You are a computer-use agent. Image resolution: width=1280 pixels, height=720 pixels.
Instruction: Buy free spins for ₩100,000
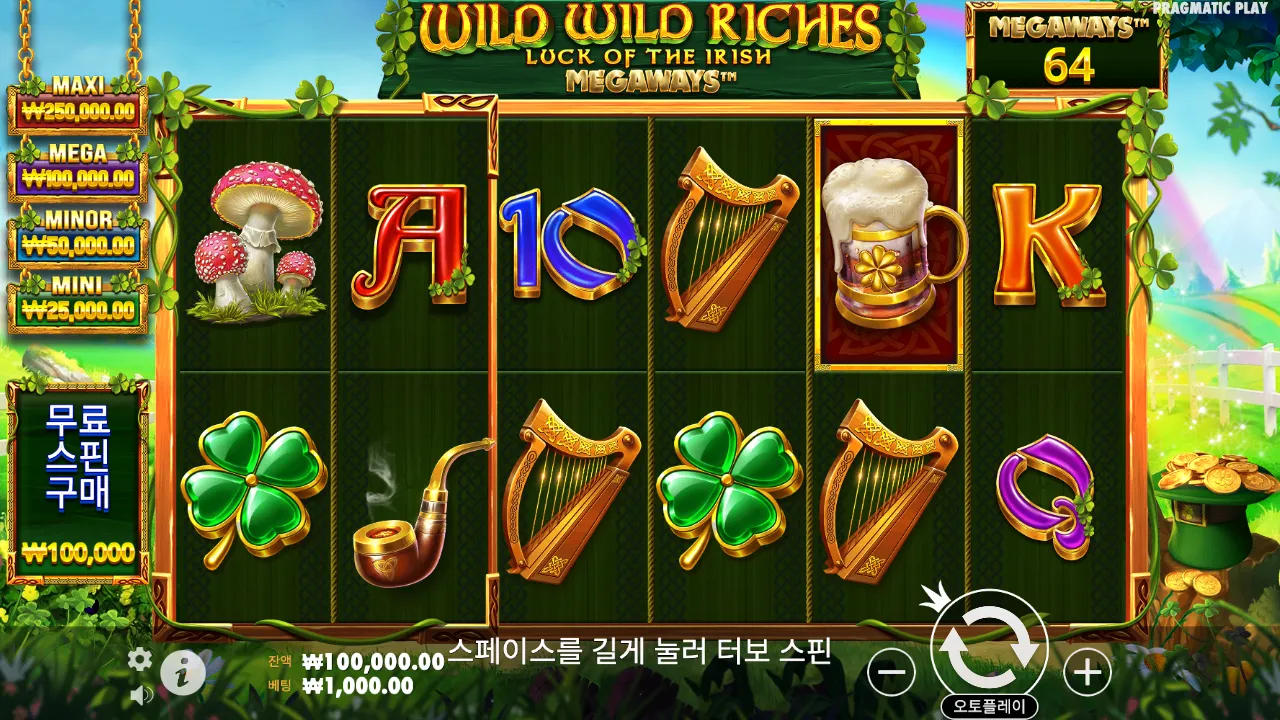click(x=80, y=480)
